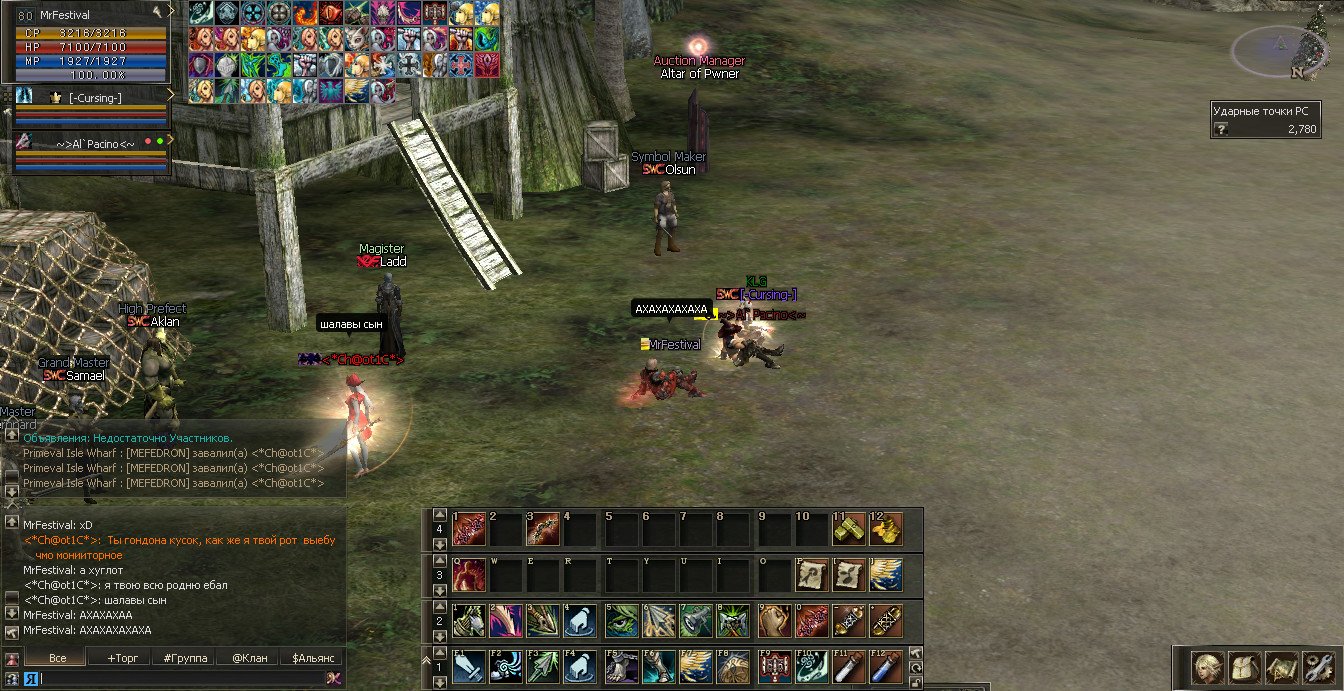Open the character portrait menu button
Screen dimensions: 1344x691
(1208, 668)
